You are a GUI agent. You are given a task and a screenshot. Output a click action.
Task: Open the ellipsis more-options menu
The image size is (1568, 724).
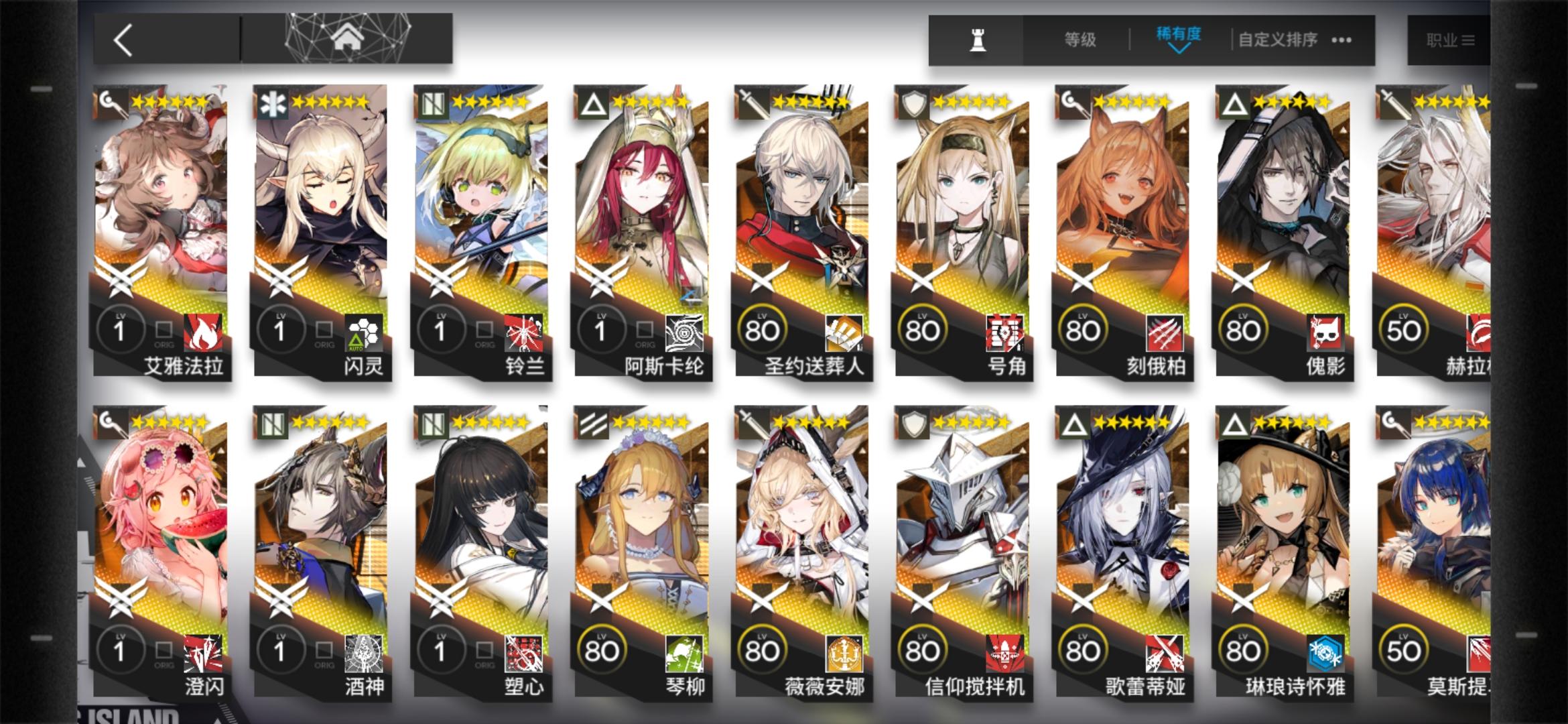[1340, 39]
